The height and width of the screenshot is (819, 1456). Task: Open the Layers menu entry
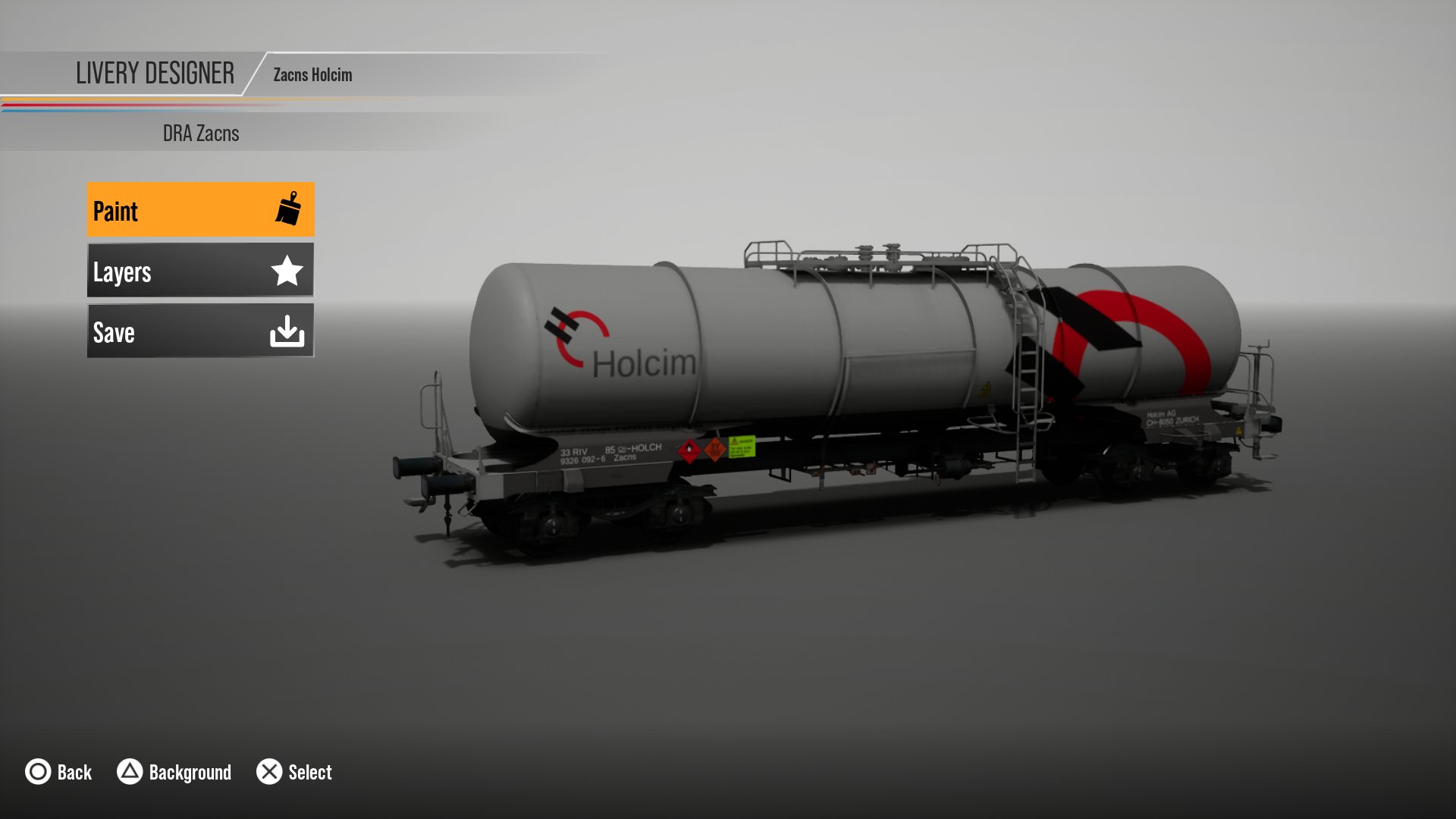click(200, 271)
